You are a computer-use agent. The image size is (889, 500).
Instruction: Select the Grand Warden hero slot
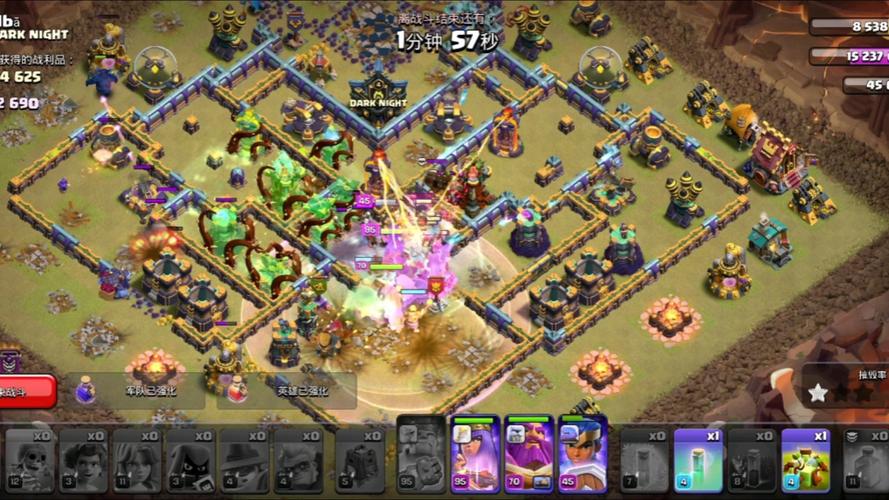click(529, 455)
